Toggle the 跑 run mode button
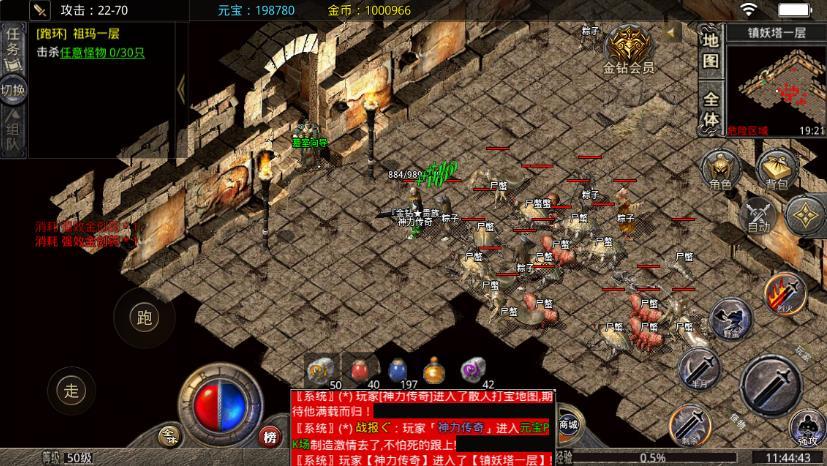The image size is (827, 466). [144, 319]
